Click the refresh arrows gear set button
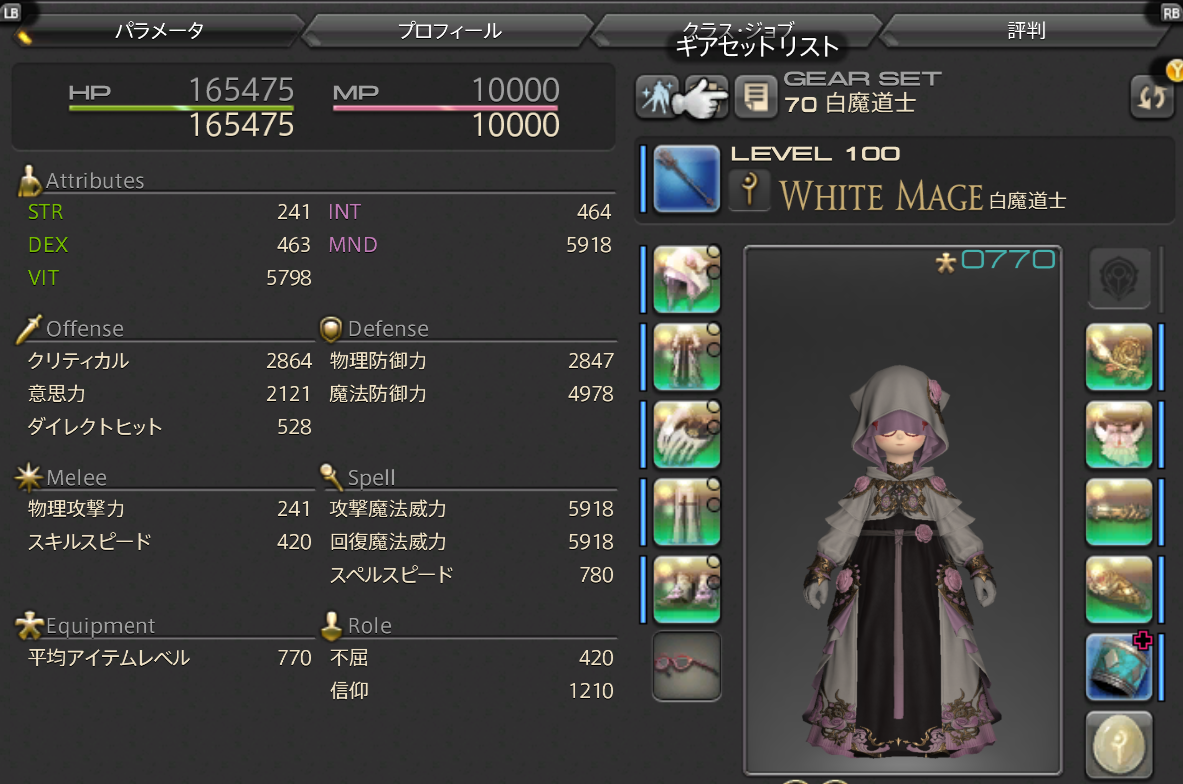The image size is (1183, 784). click(1151, 98)
